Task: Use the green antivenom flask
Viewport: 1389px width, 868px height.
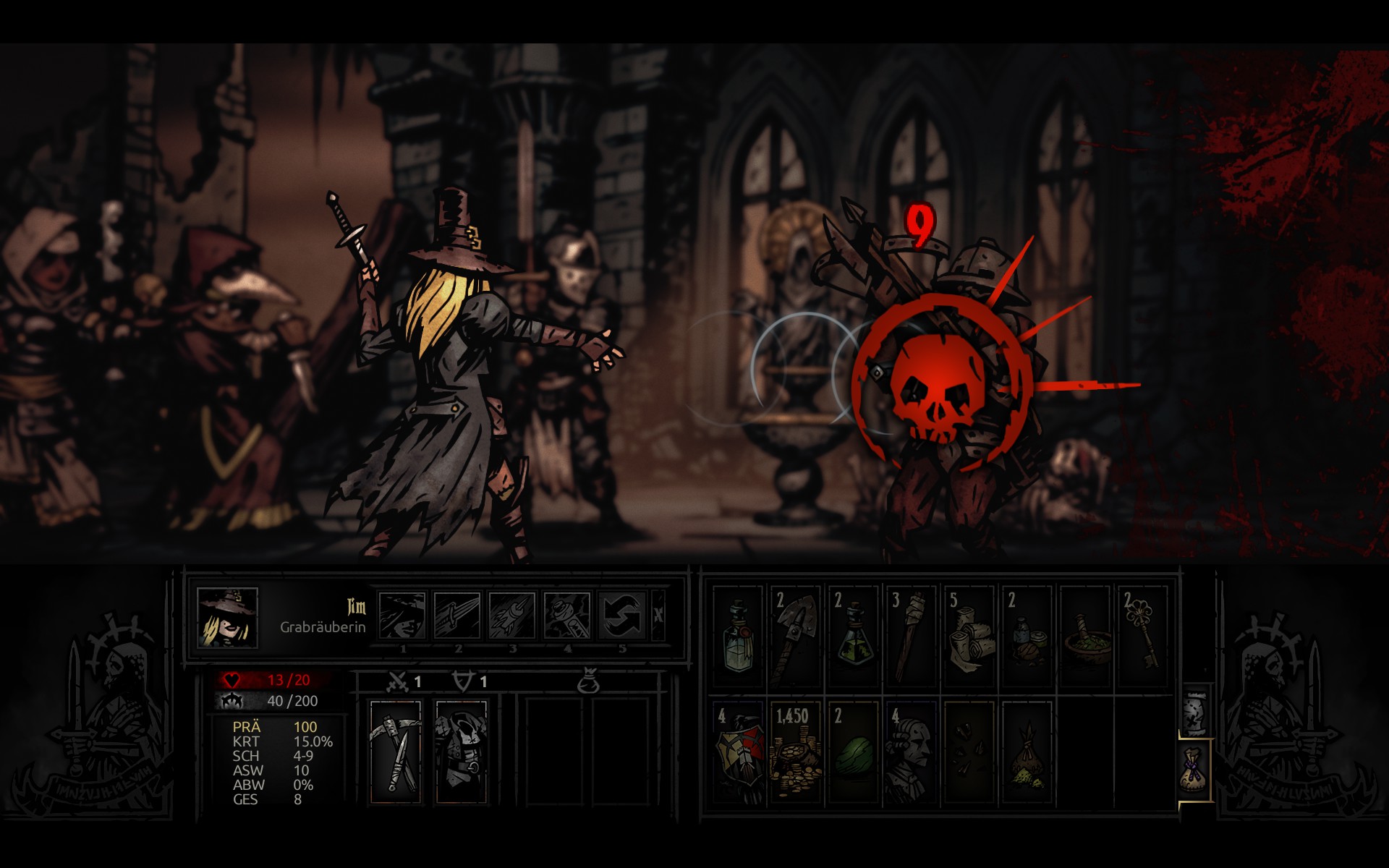Action: click(853, 637)
